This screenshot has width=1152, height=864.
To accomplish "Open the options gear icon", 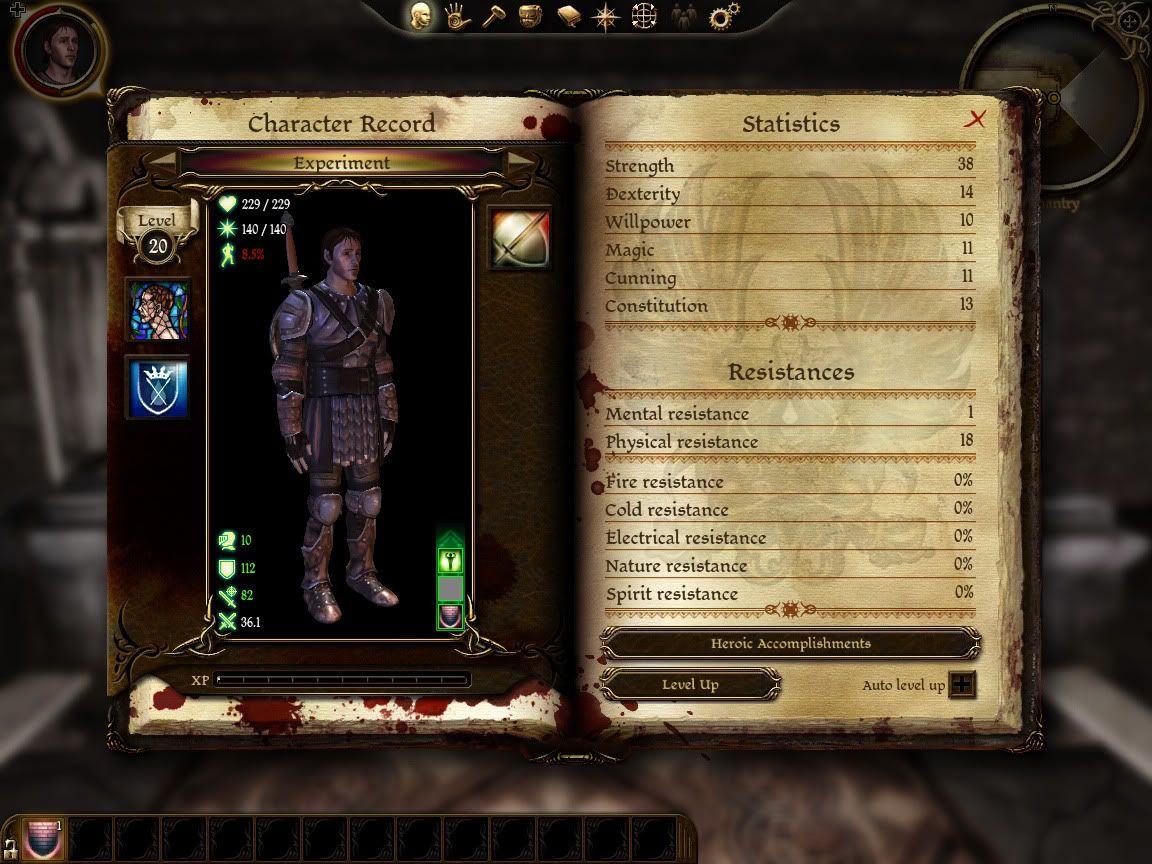I will 723,17.
